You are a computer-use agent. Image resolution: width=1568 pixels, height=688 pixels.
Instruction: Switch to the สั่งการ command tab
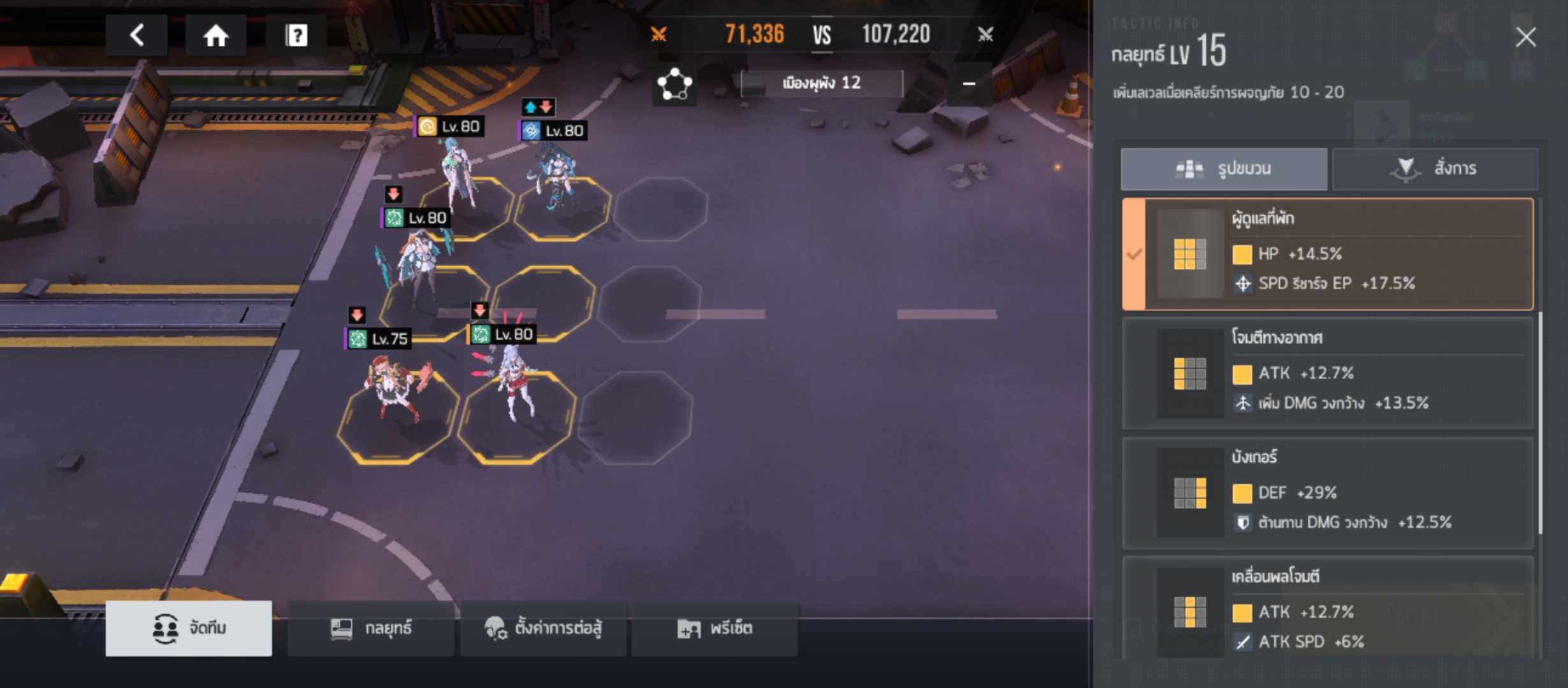point(1435,169)
